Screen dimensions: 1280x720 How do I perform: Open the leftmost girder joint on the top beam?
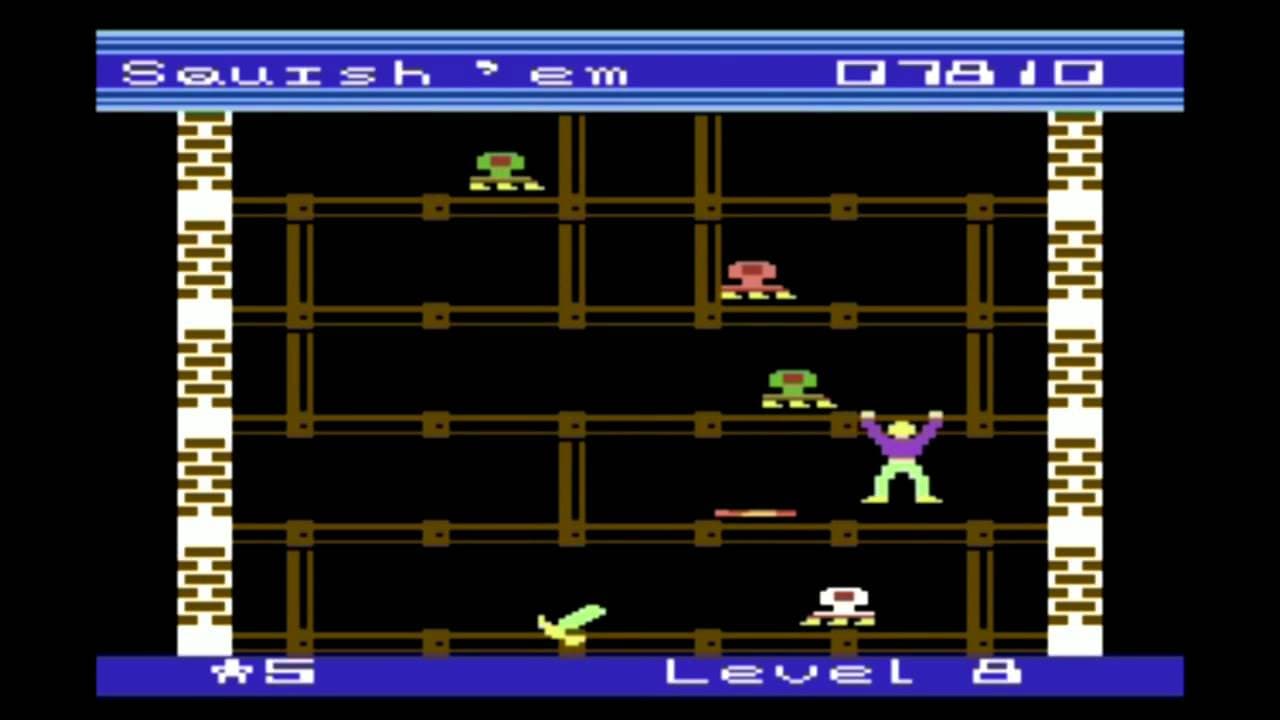(x=301, y=208)
